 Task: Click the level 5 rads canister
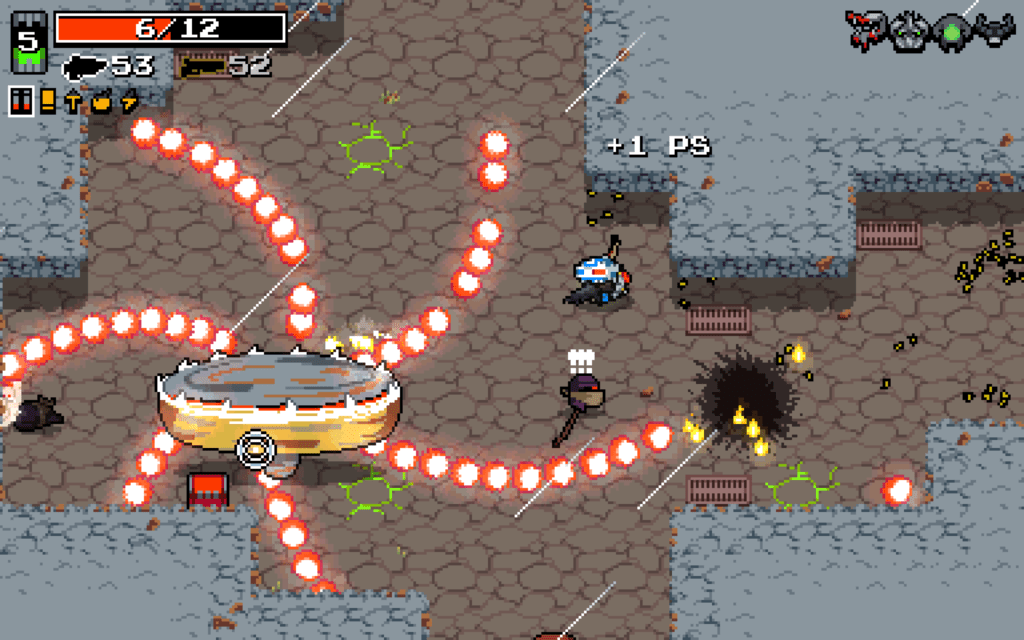coord(29,43)
